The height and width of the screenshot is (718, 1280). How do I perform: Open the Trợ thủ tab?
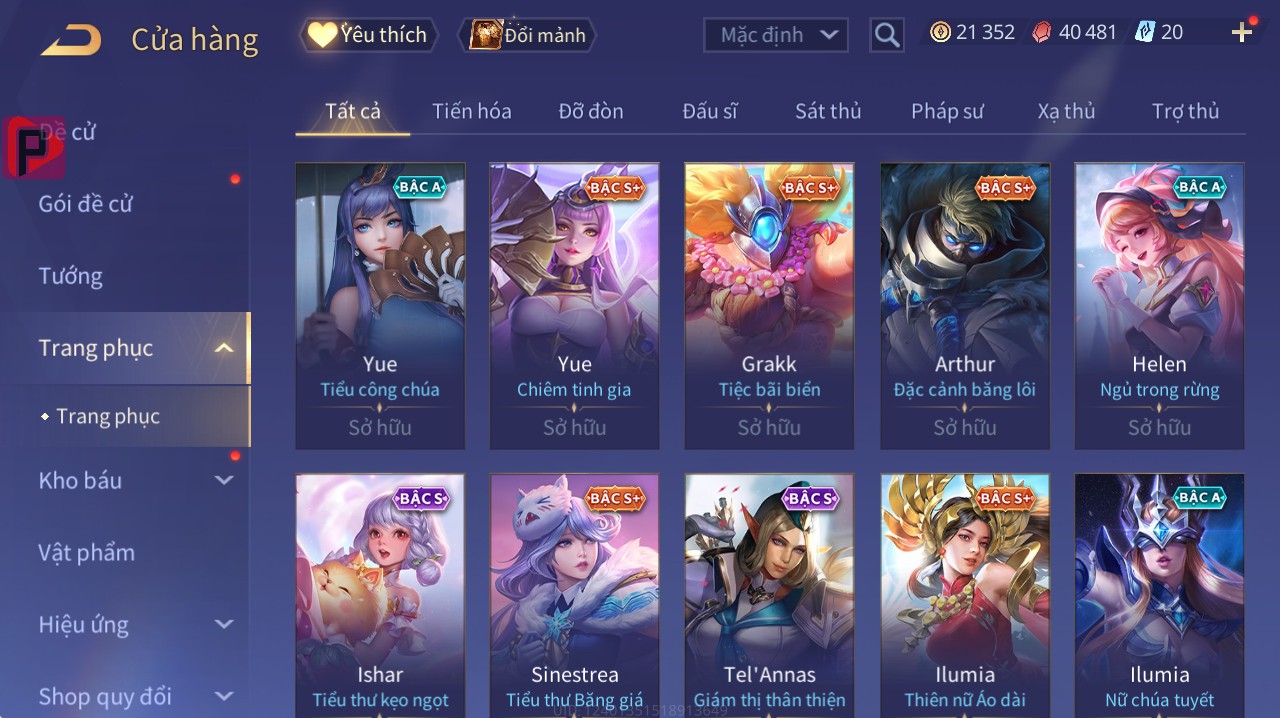(x=1185, y=111)
